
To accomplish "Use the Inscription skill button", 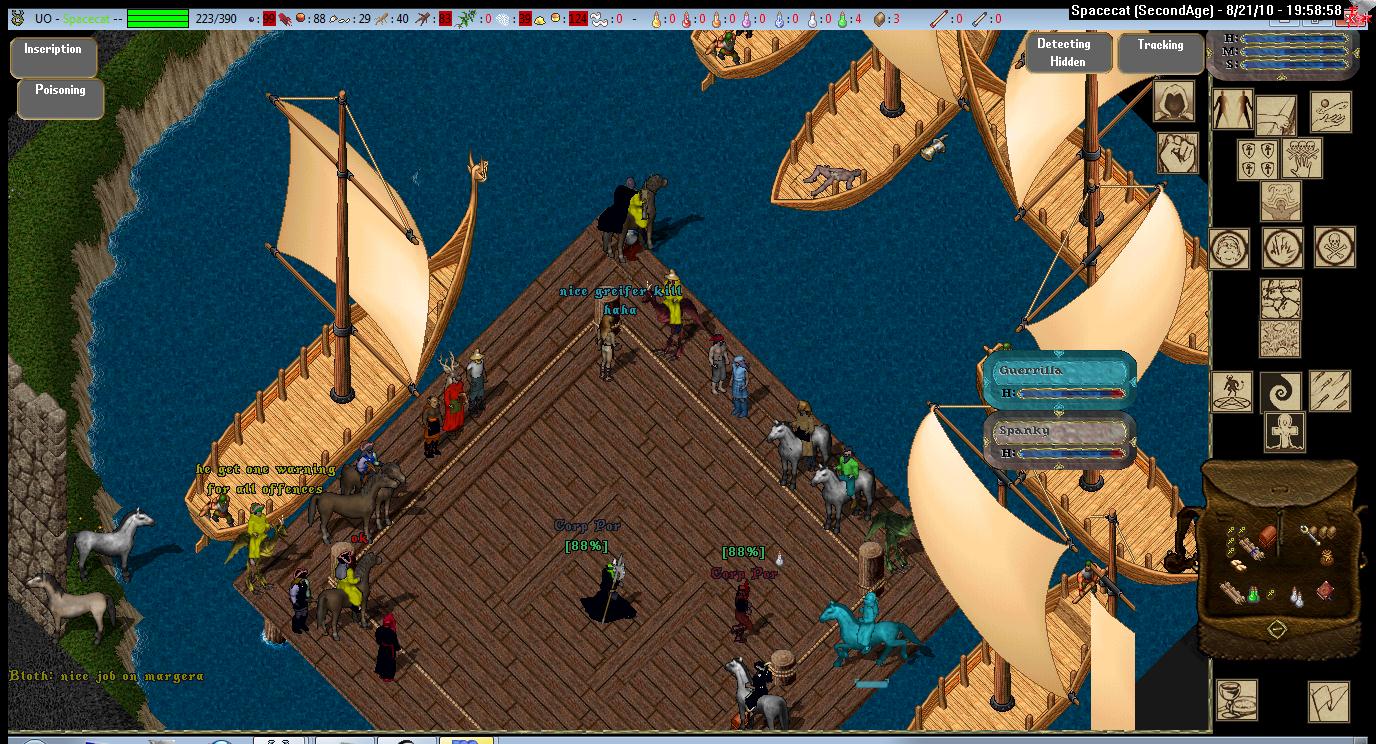I will click(x=53, y=57).
